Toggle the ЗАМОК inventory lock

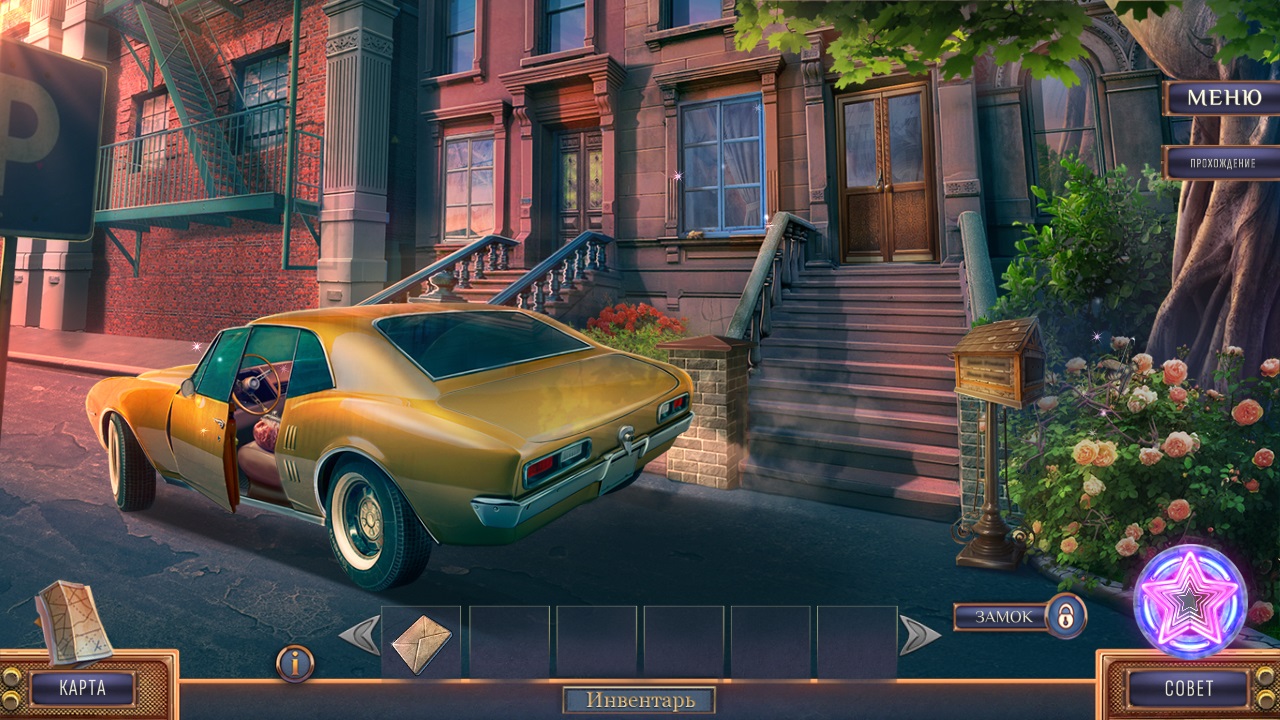[1066, 616]
